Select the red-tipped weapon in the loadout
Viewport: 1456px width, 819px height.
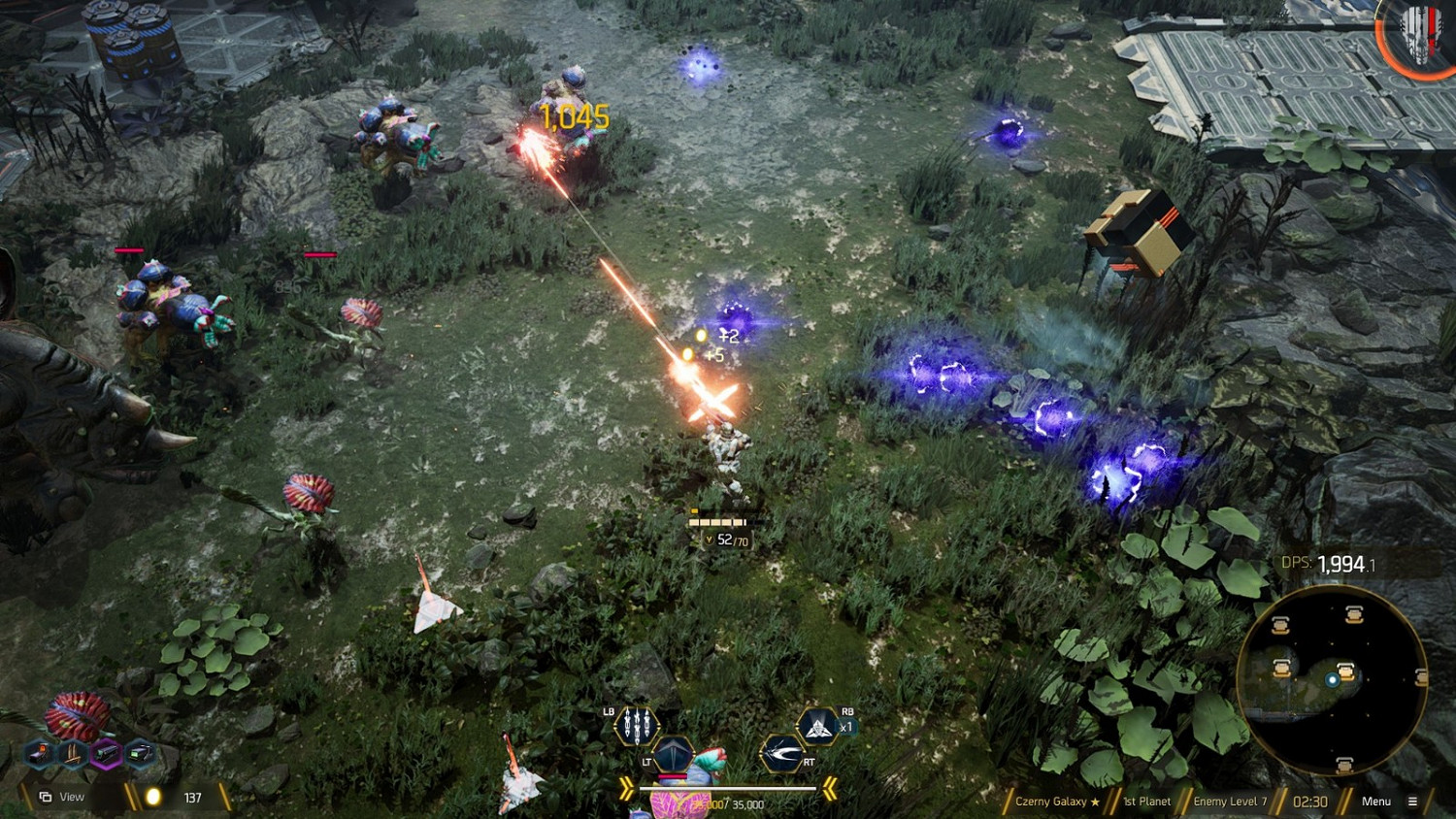pyautogui.click(x=39, y=753)
